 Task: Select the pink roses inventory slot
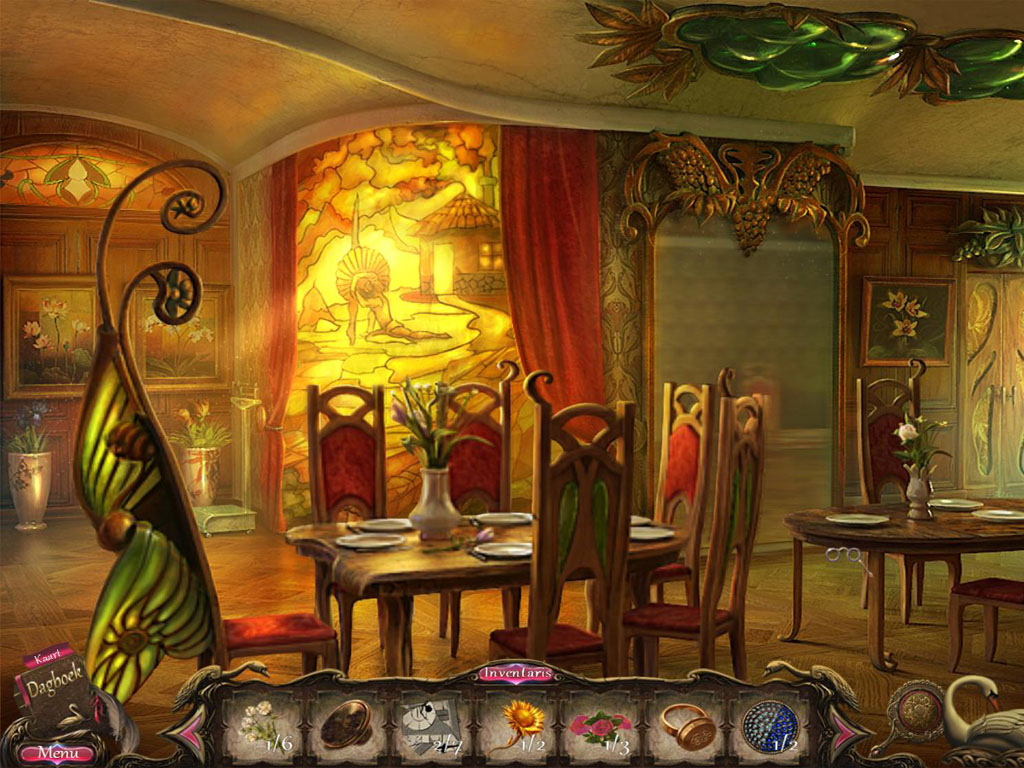600,724
